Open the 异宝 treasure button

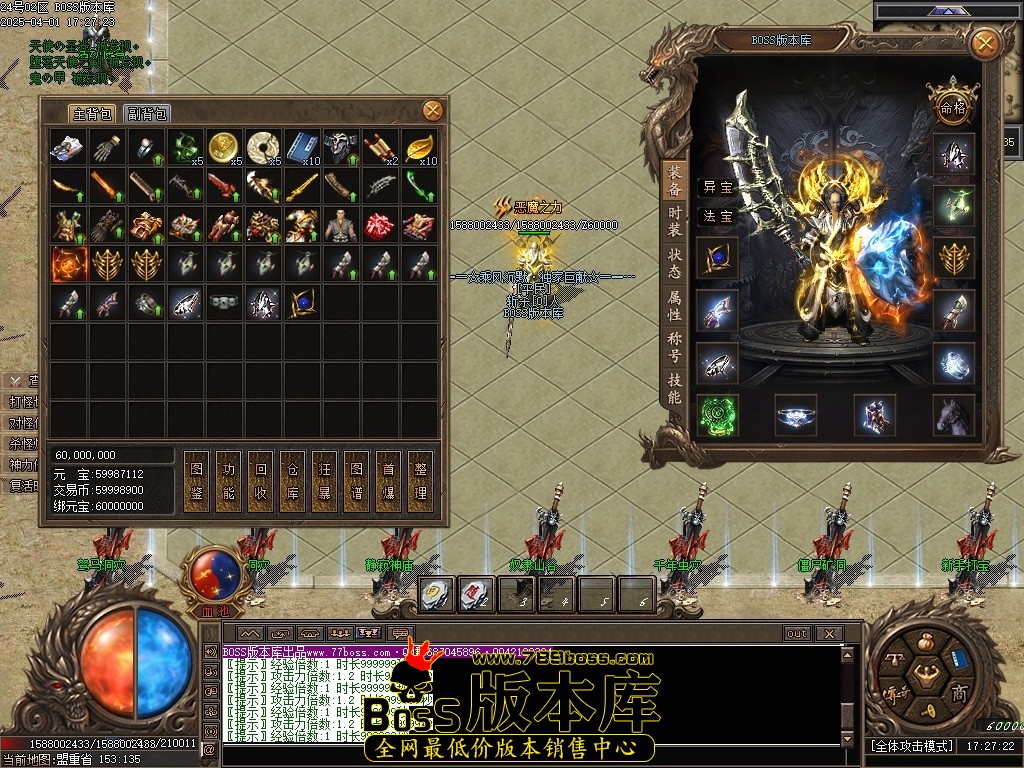coord(717,186)
